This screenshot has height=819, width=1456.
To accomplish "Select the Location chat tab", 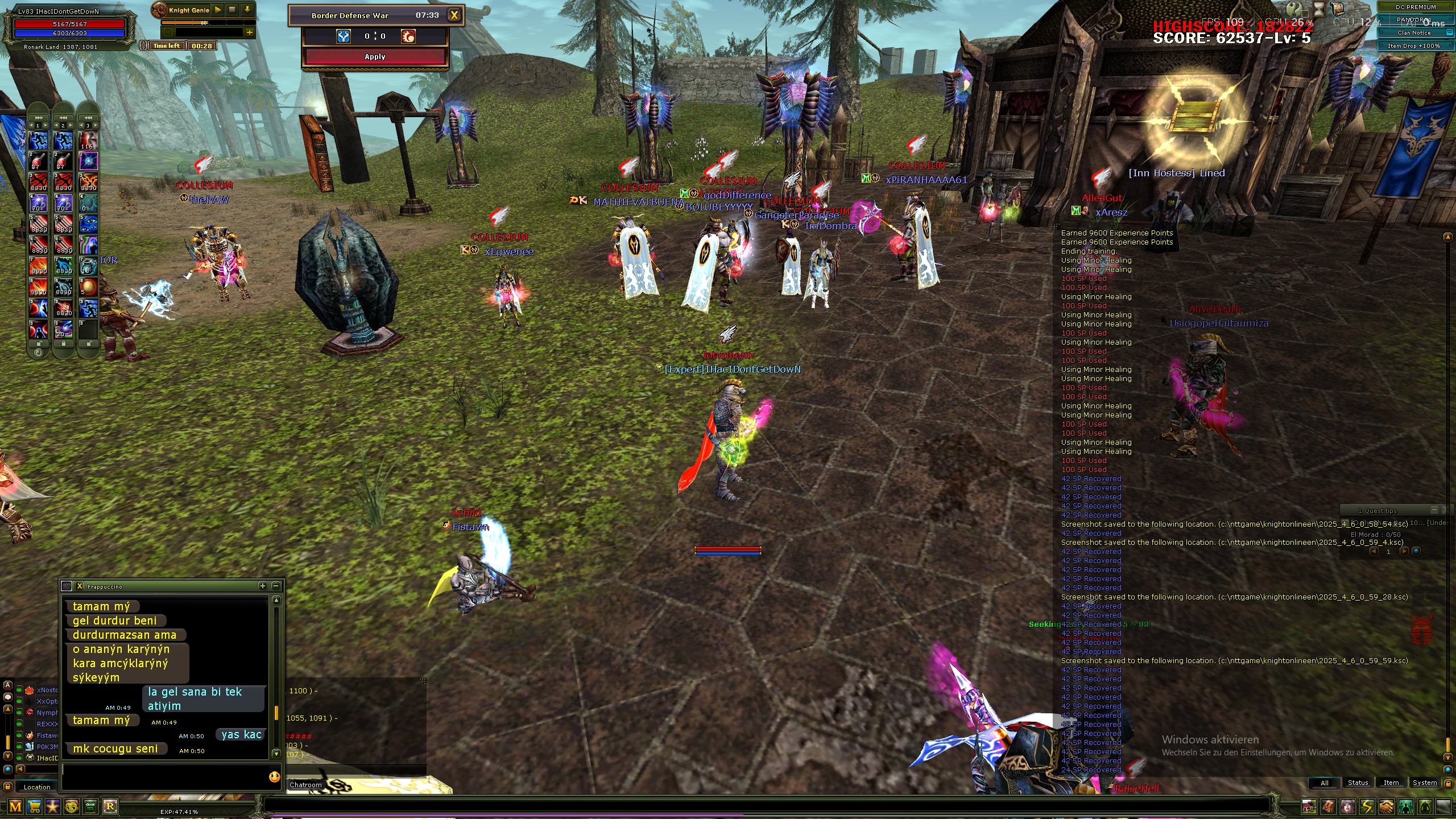I will coord(37,787).
